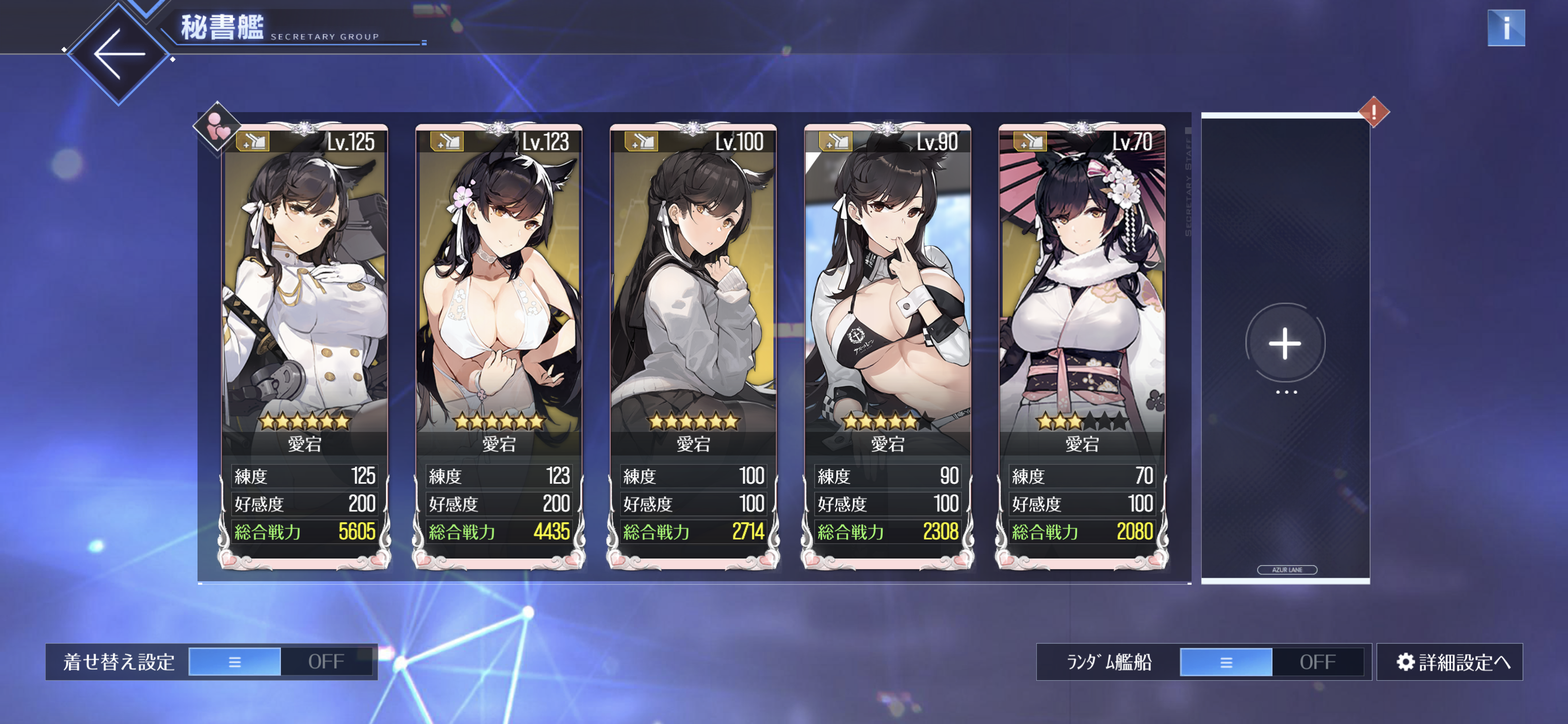Select the Lv.90 secretary card
Viewport: 1568px width, 724px height.
pos(888,341)
